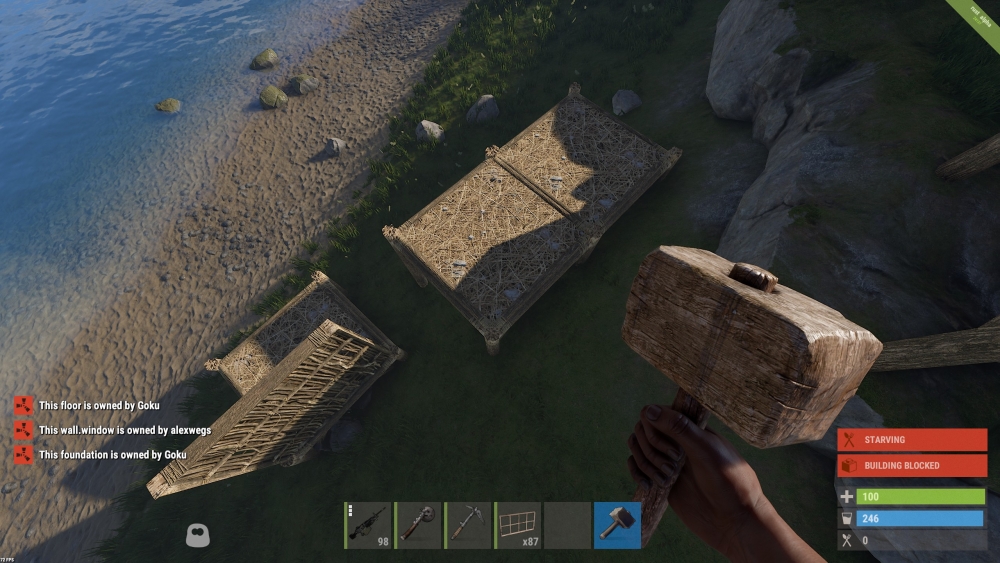Click the grey ghost icon

(x=198, y=535)
